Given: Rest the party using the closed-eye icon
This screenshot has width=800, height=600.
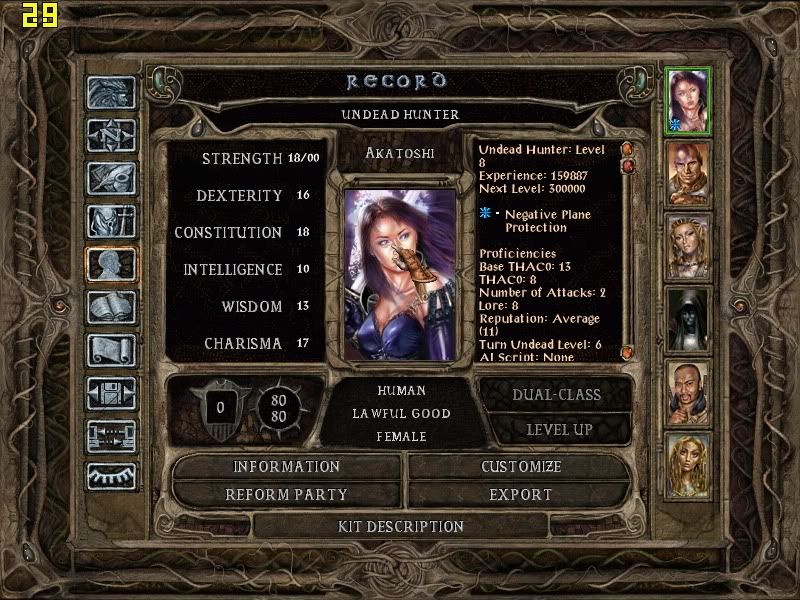Looking at the screenshot, I should pyautogui.click(x=111, y=477).
